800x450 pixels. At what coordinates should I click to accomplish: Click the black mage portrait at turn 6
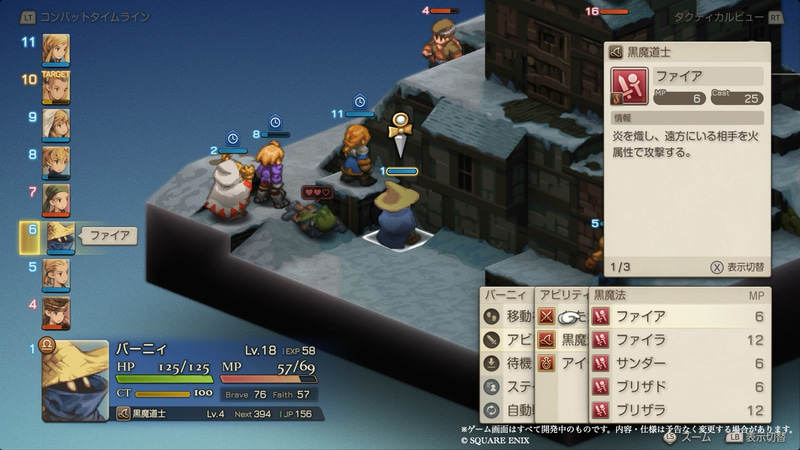point(58,236)
